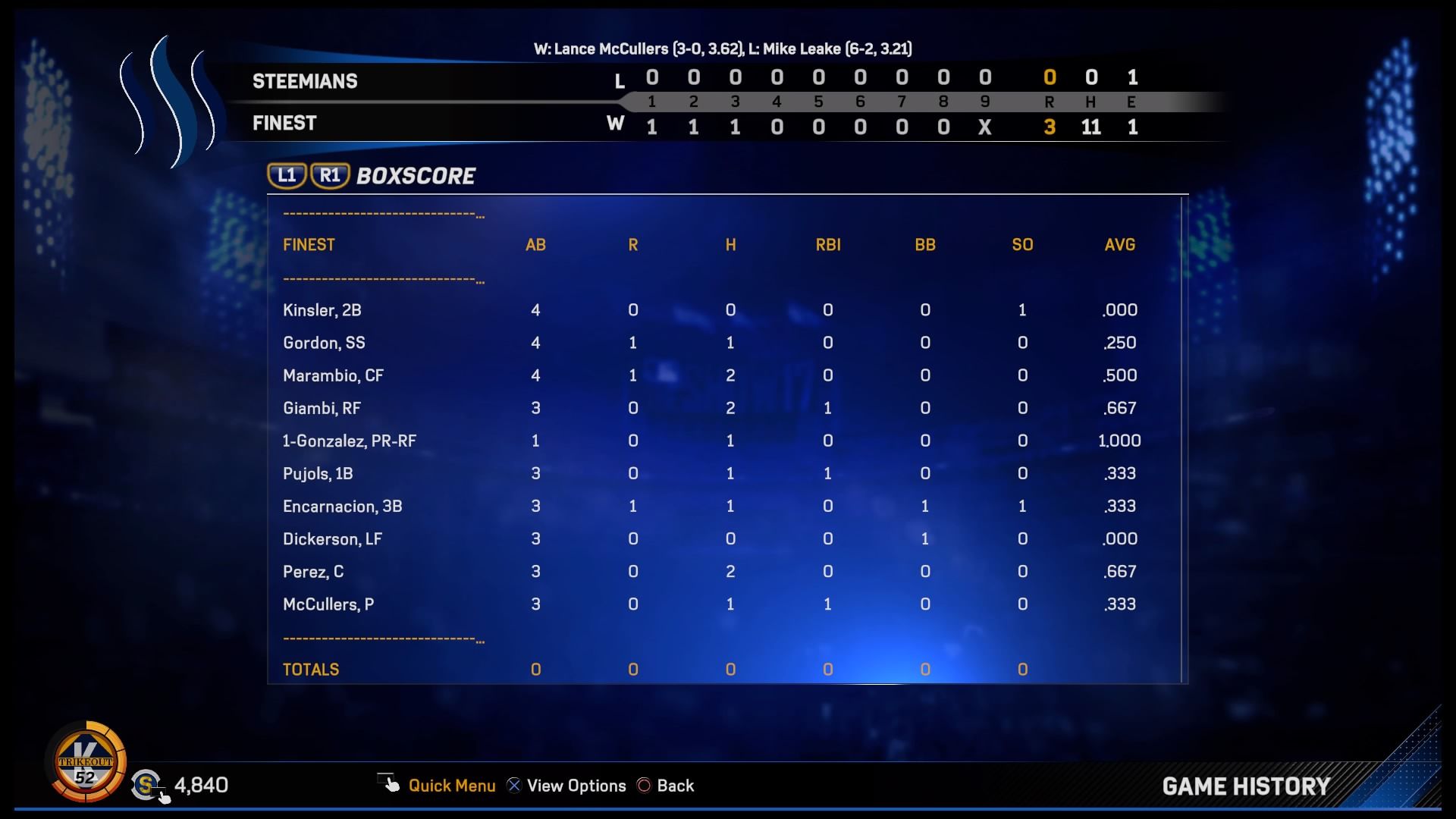Click the X circle icon beside View Options
The image size is (1456, 819).
click(513, 786)
